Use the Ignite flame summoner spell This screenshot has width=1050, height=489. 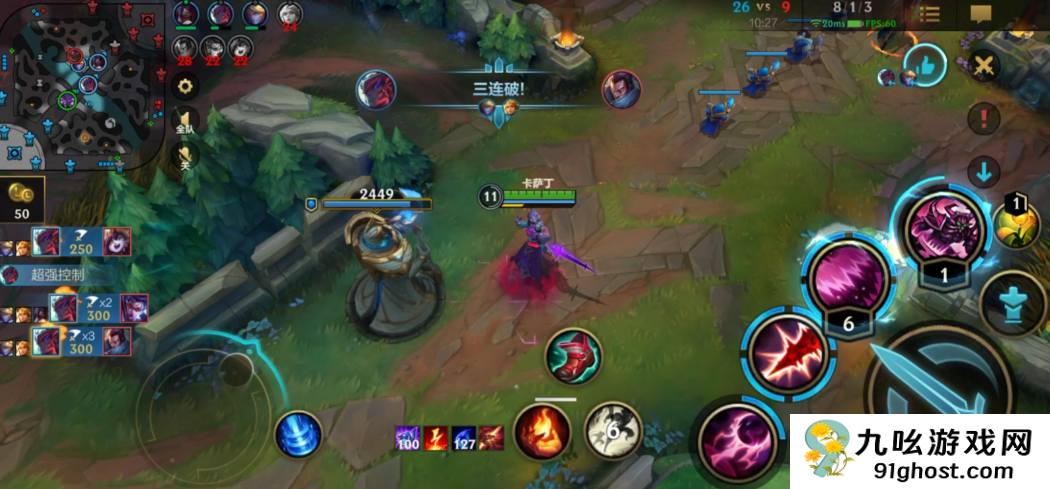pos(542,432)
